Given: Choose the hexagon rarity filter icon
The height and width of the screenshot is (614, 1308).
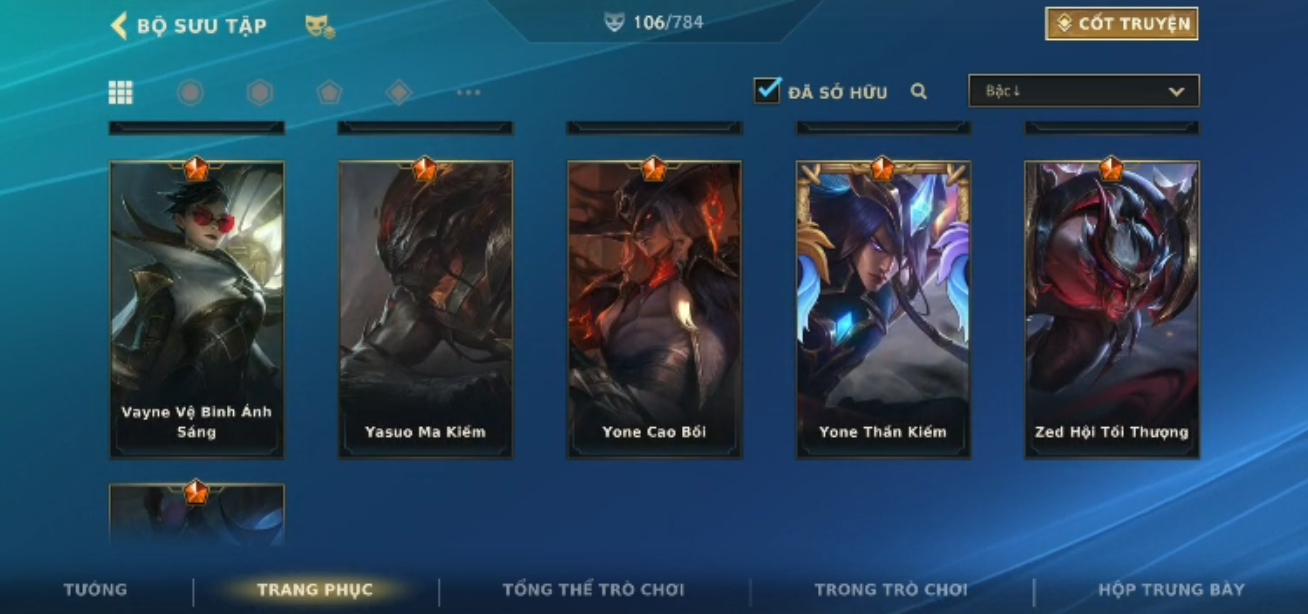Looking at the screenshot, I should pyautogui.click(x=260, y=93).
